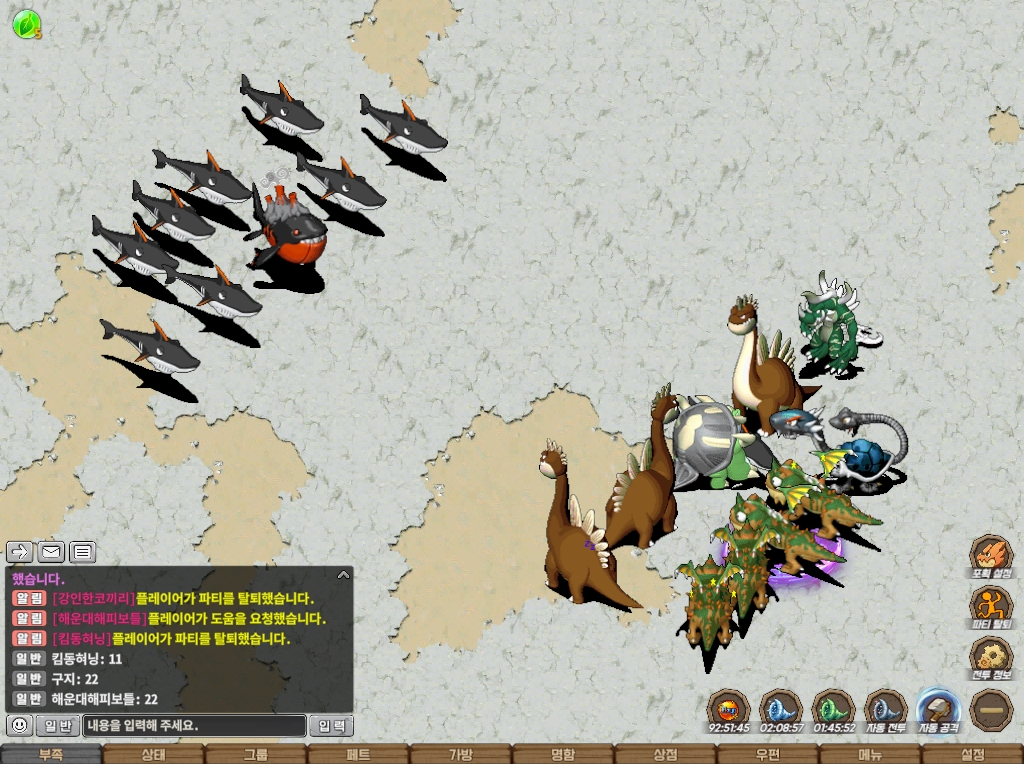Open the 가방 (Bag) tab

click(x=460, y=755)
